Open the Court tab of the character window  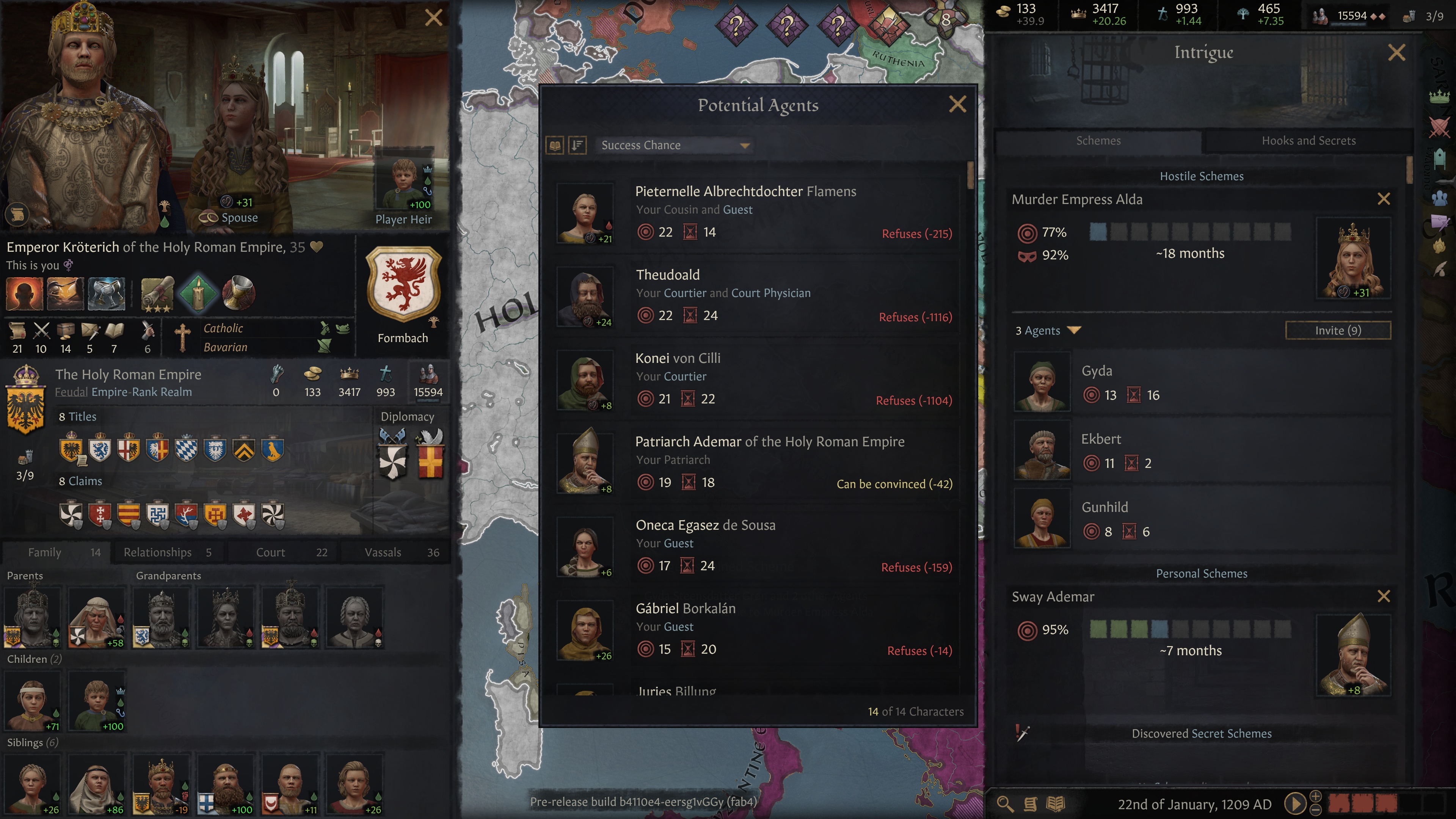click(x=270, y=552)
